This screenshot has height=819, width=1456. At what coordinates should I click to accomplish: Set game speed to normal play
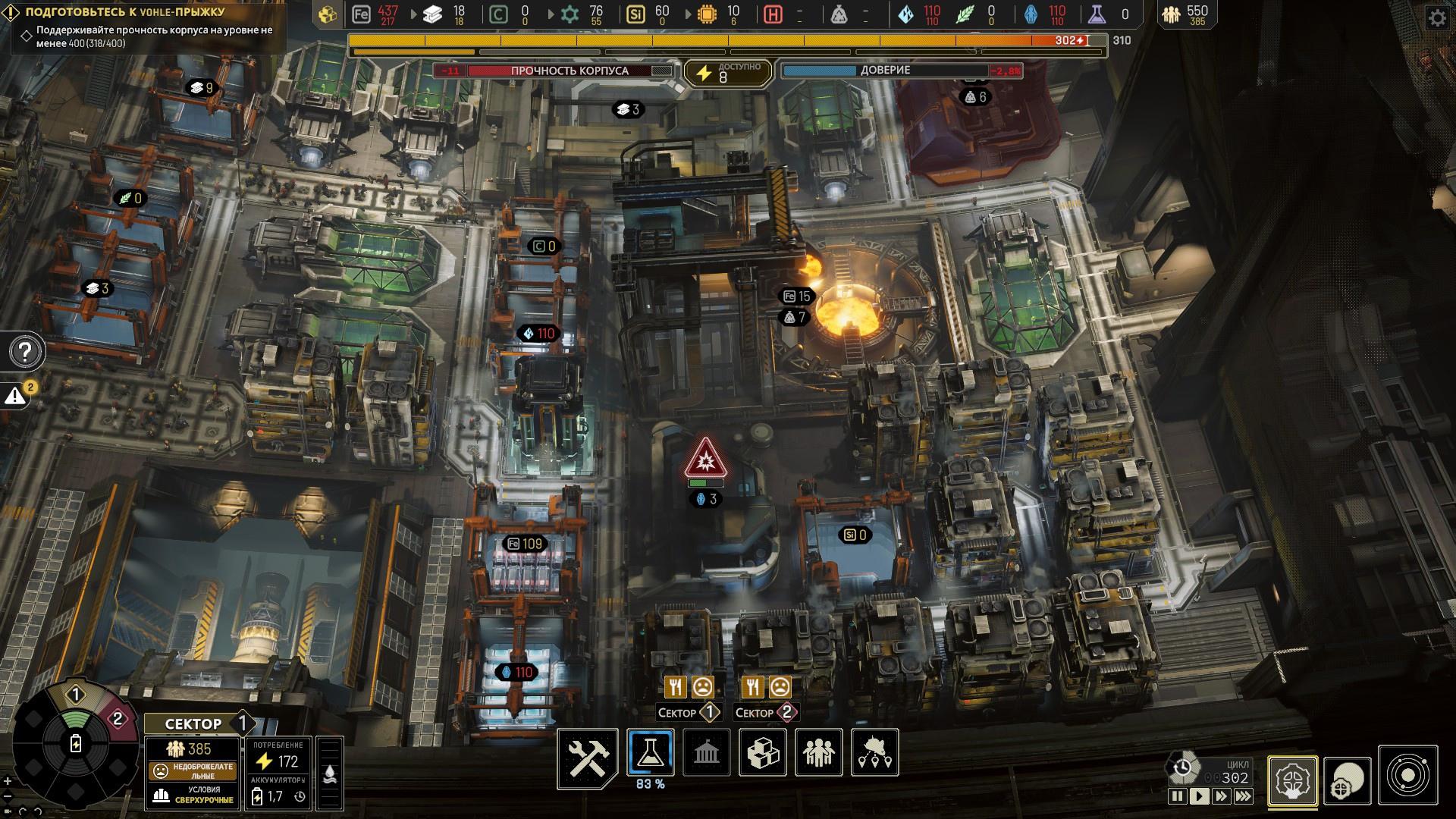point(1199,796)
